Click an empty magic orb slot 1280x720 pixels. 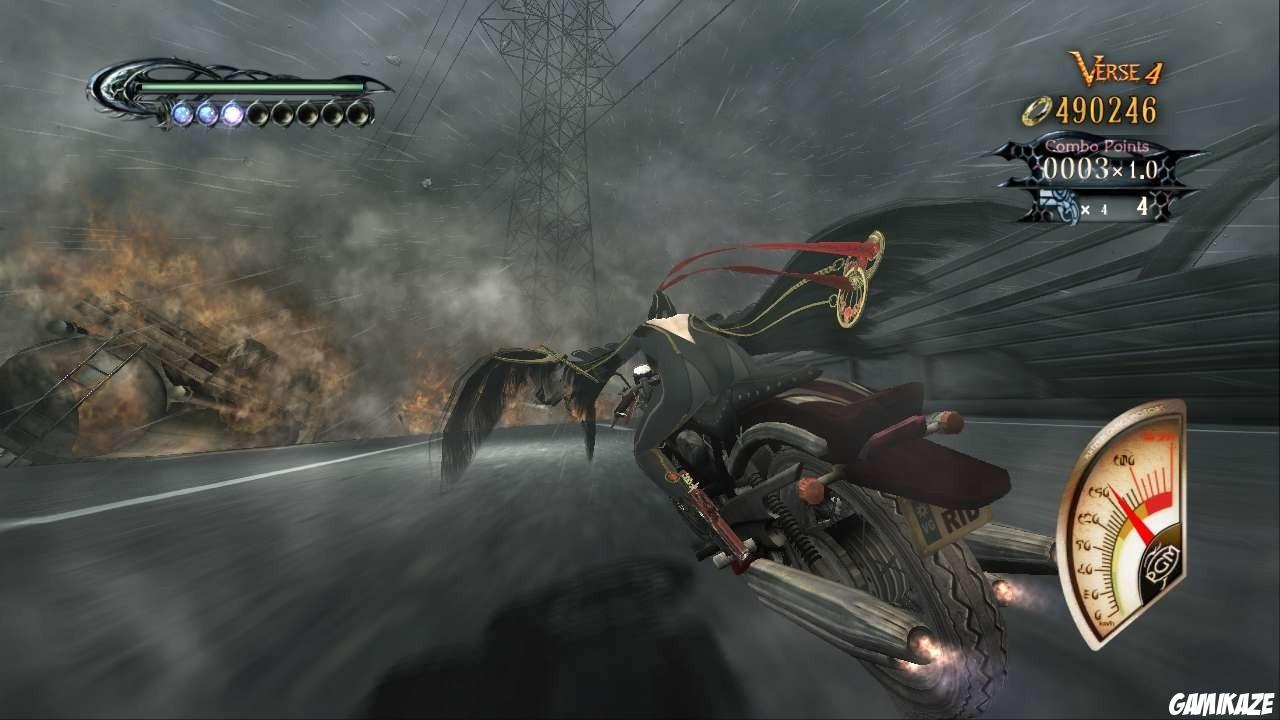260,114
